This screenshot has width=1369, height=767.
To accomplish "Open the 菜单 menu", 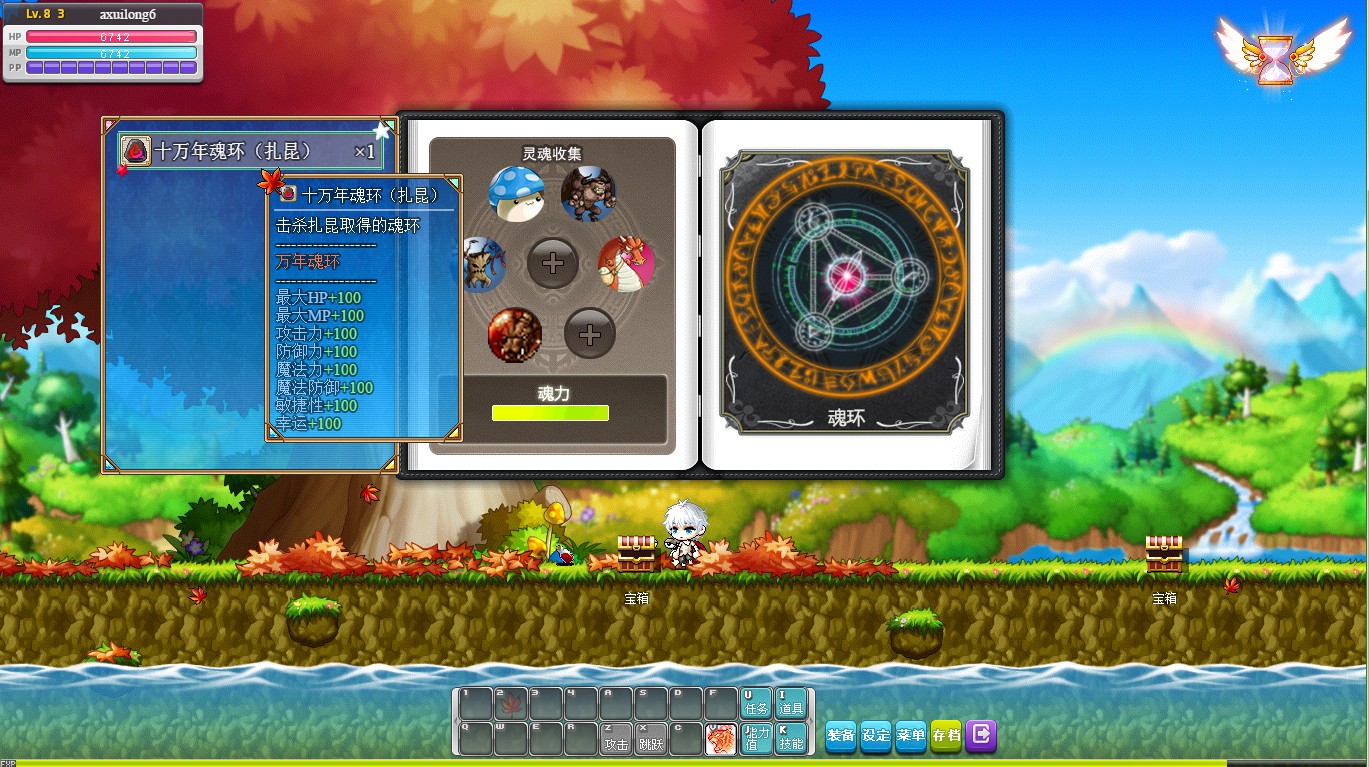I will coord(911,735).
